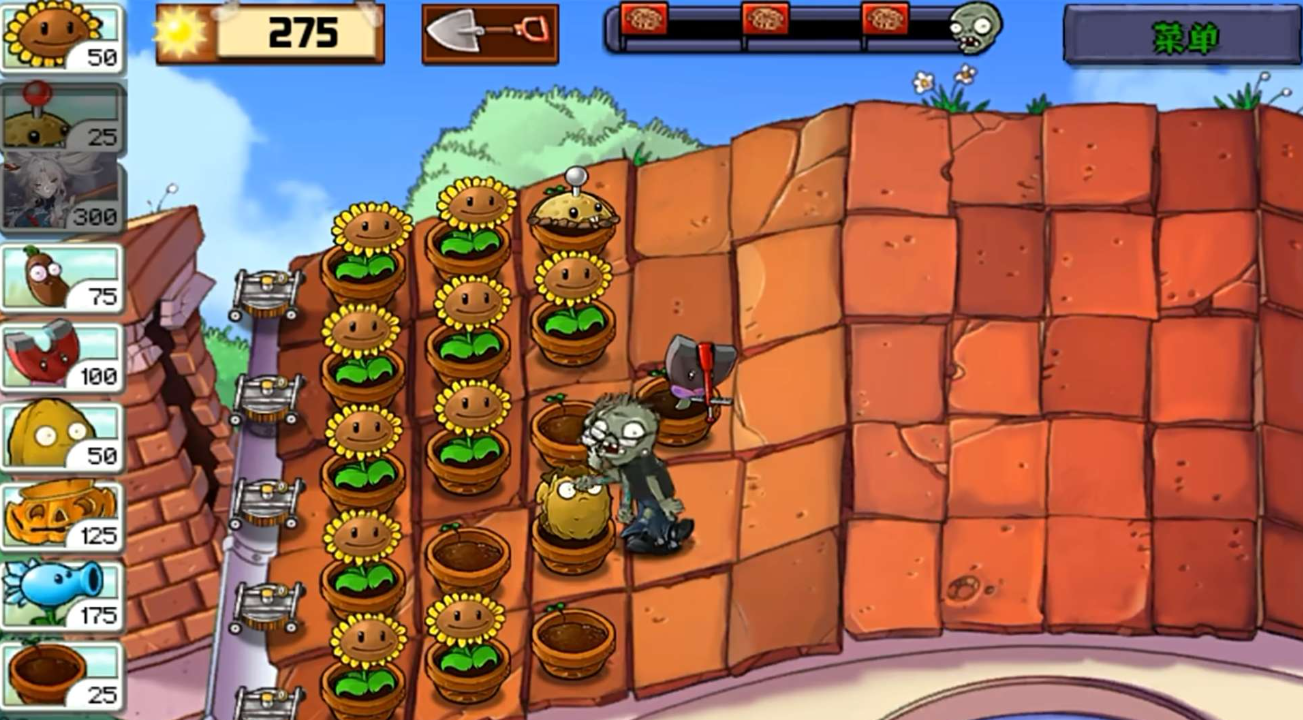The height and width of the screenshot is (720, 1303).
Task: Choose the Magnet-shroom seed packet
Action: pyautogui.click(x=62, y=357)
